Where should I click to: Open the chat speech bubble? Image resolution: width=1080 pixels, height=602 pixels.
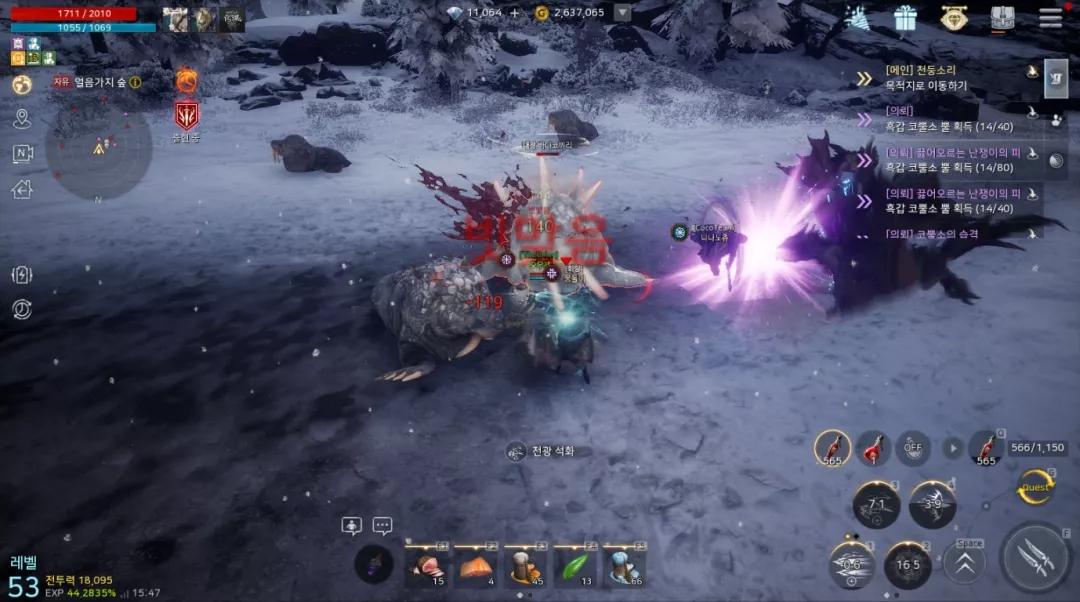(382, 526)
